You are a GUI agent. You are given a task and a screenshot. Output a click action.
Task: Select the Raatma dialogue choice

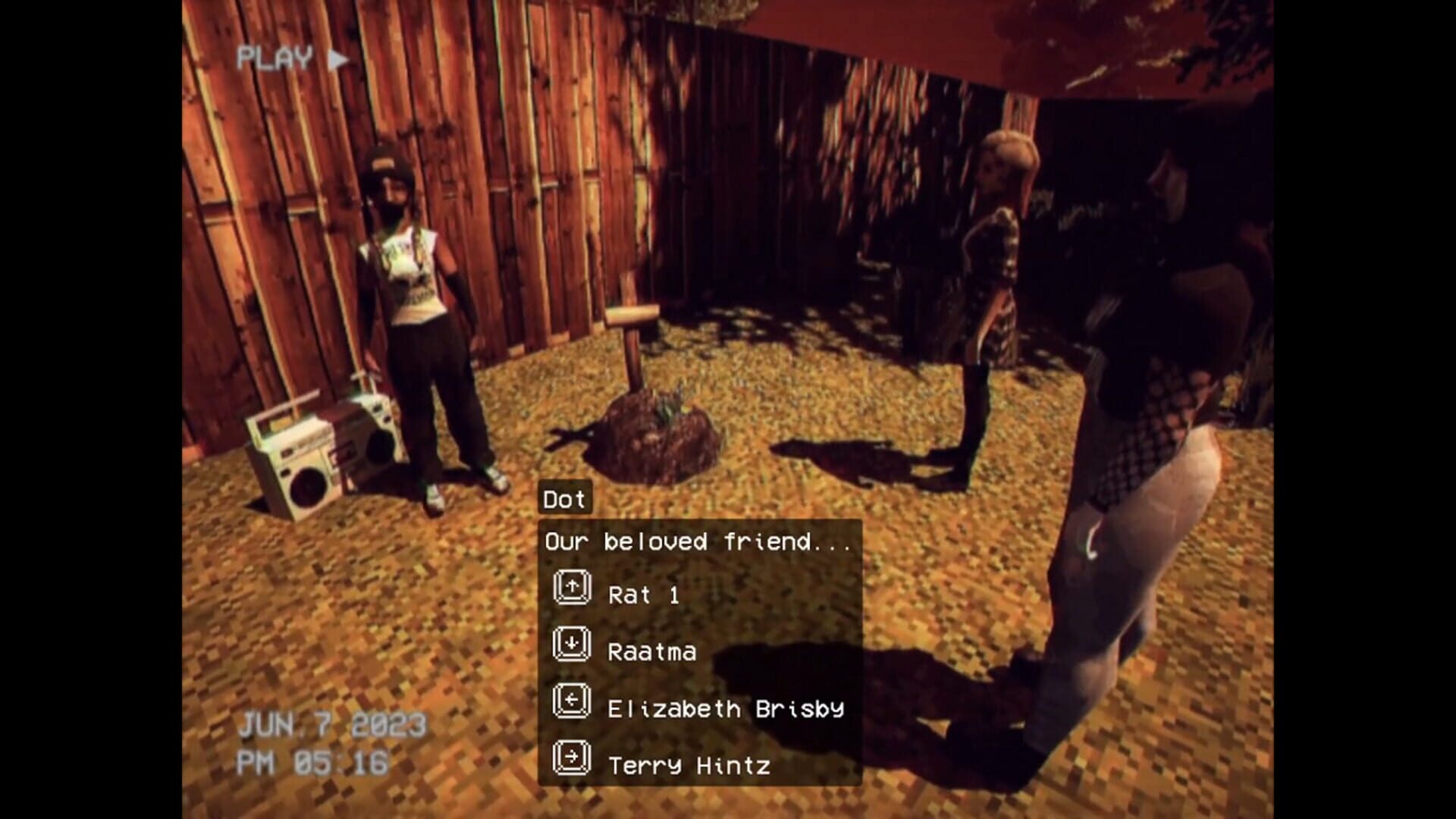click(652, 651)
